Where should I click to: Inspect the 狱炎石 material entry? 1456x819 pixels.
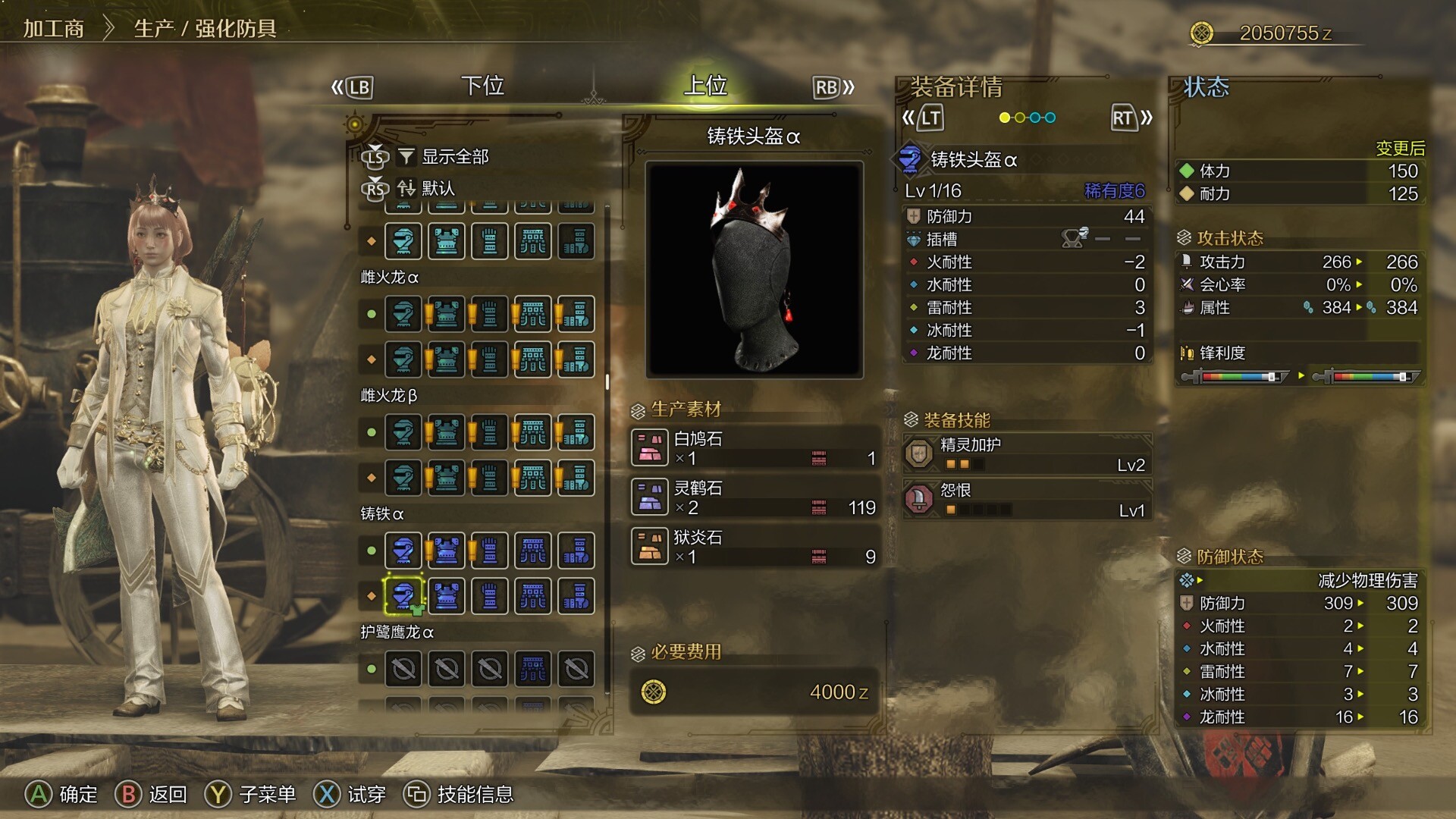tap(755, 547)
